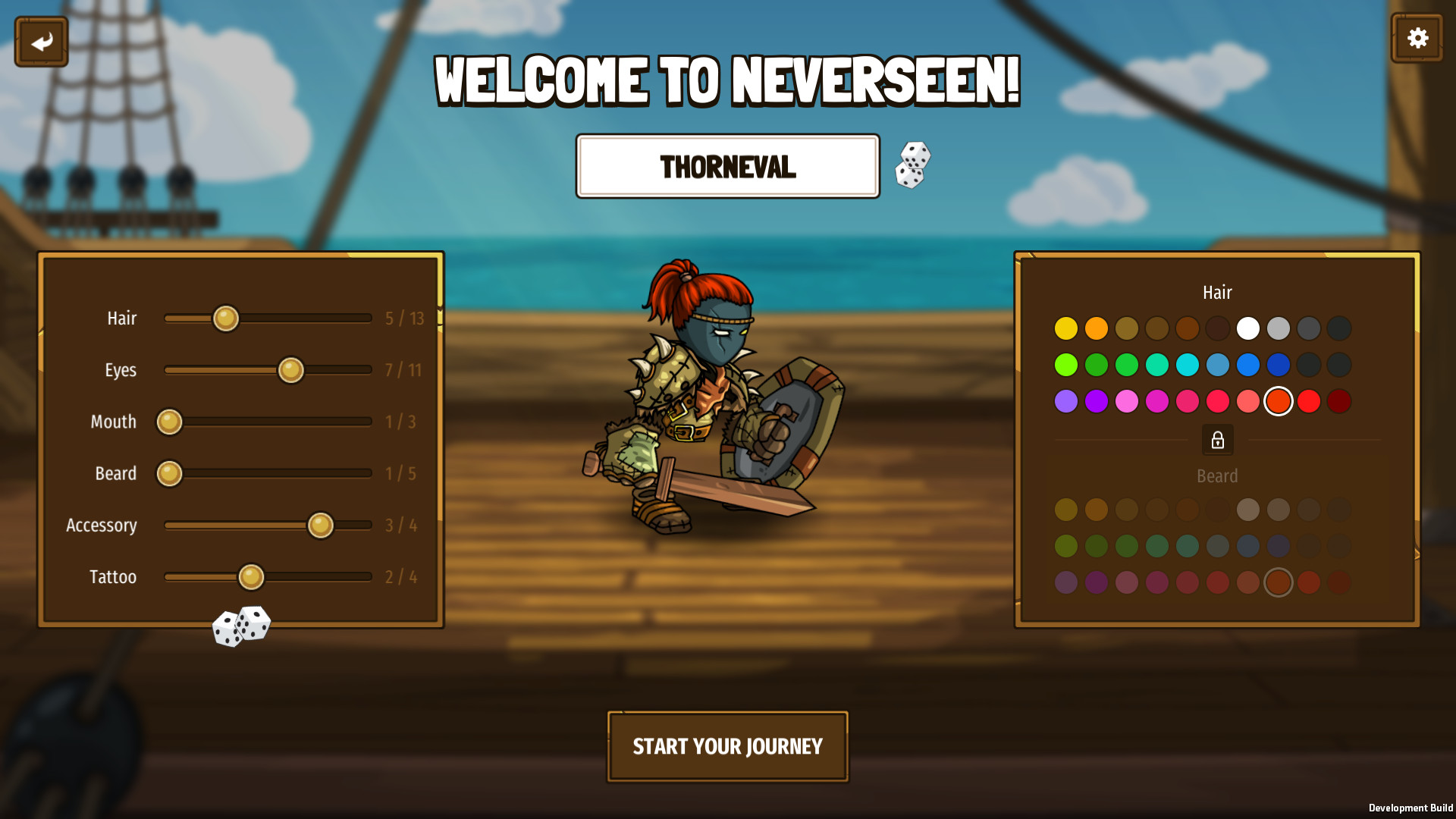Image resolution: width=1456 pixels, height=819 pixels.
Task: Pick the white hair color
Action: (1248, 328)
